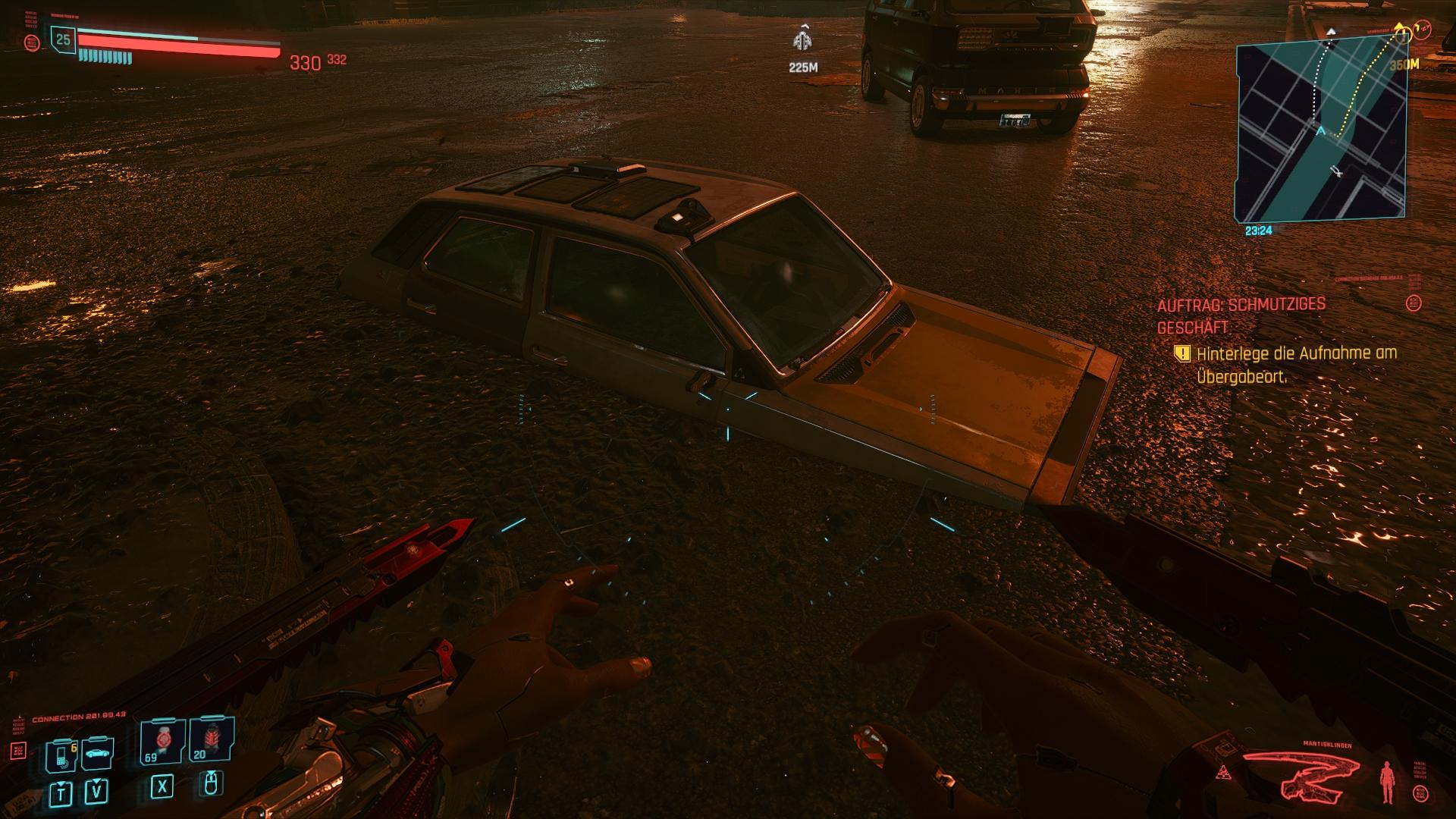Image resolution: width=1456 pixels, height=819 pixels.
Task: Click the red character silhouette near the weapon name
Action: 1388,782
